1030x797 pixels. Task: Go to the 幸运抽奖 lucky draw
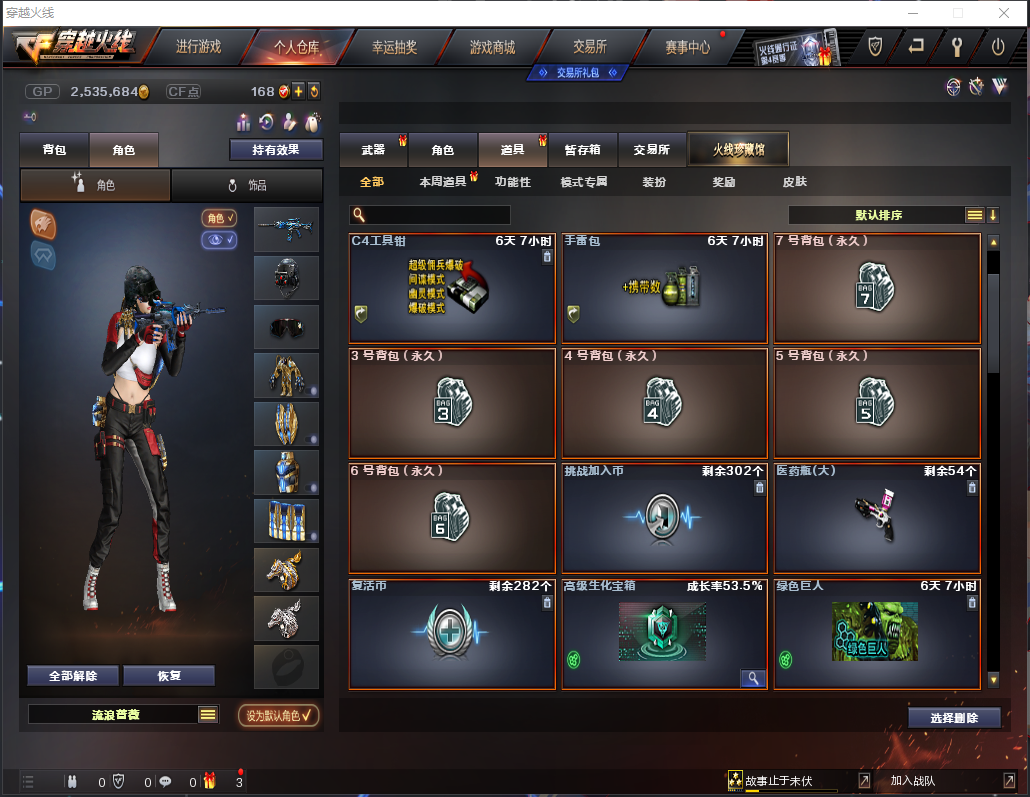tap(394, 47)
